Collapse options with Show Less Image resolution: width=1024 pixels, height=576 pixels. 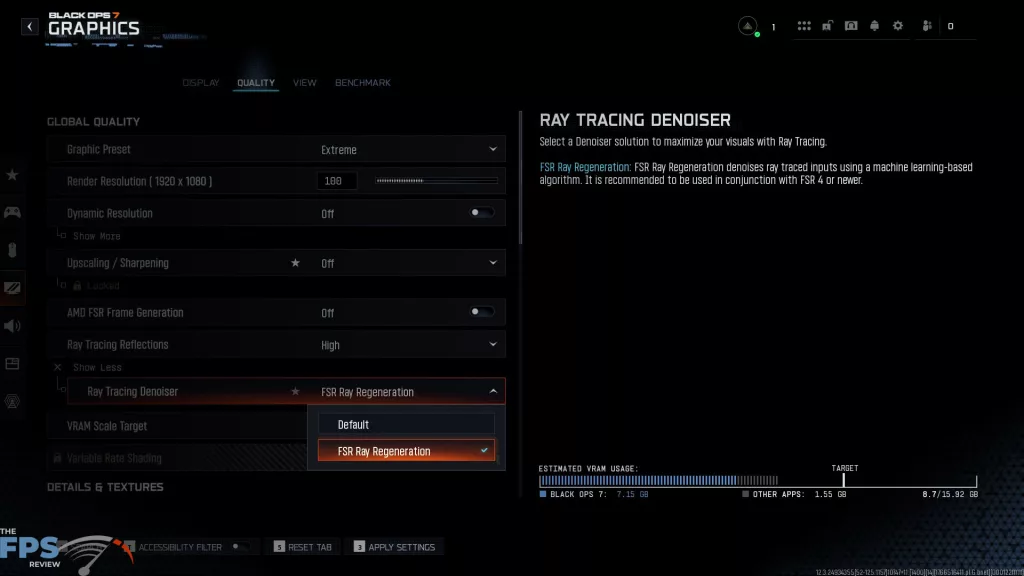[x=98, y=368]
